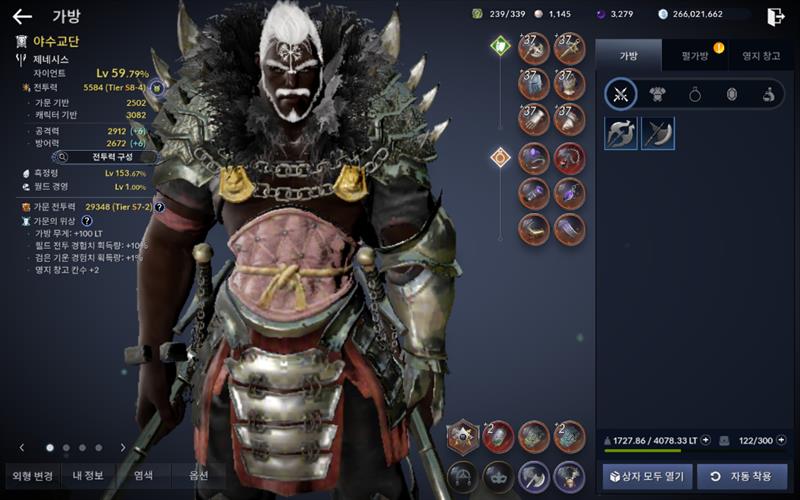Image resolution: width=800 pixels, height=500 pixels.
Task: Open the 옵션 options menu
Action: [x=198, y=476]
